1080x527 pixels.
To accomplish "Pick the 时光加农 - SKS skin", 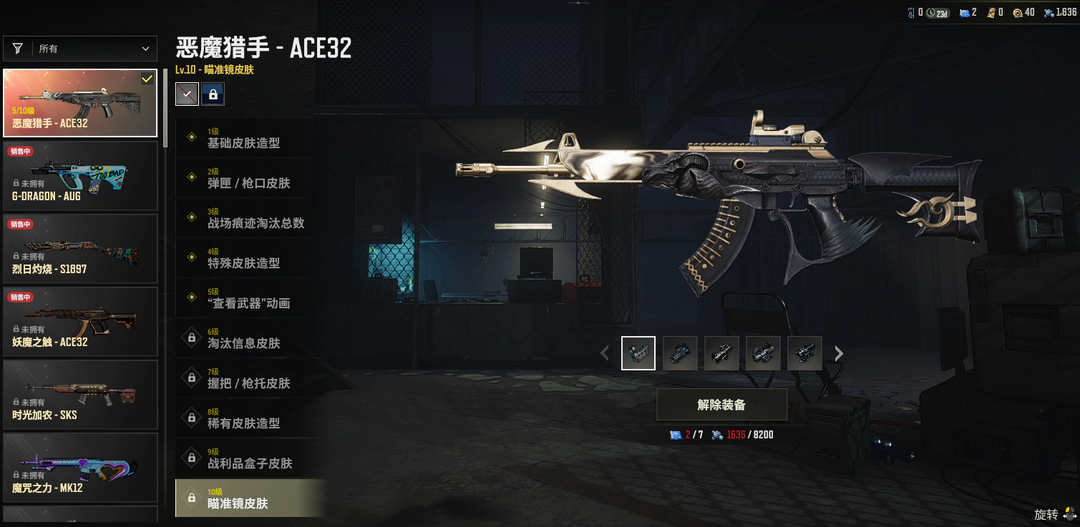I will click(80, 394).
